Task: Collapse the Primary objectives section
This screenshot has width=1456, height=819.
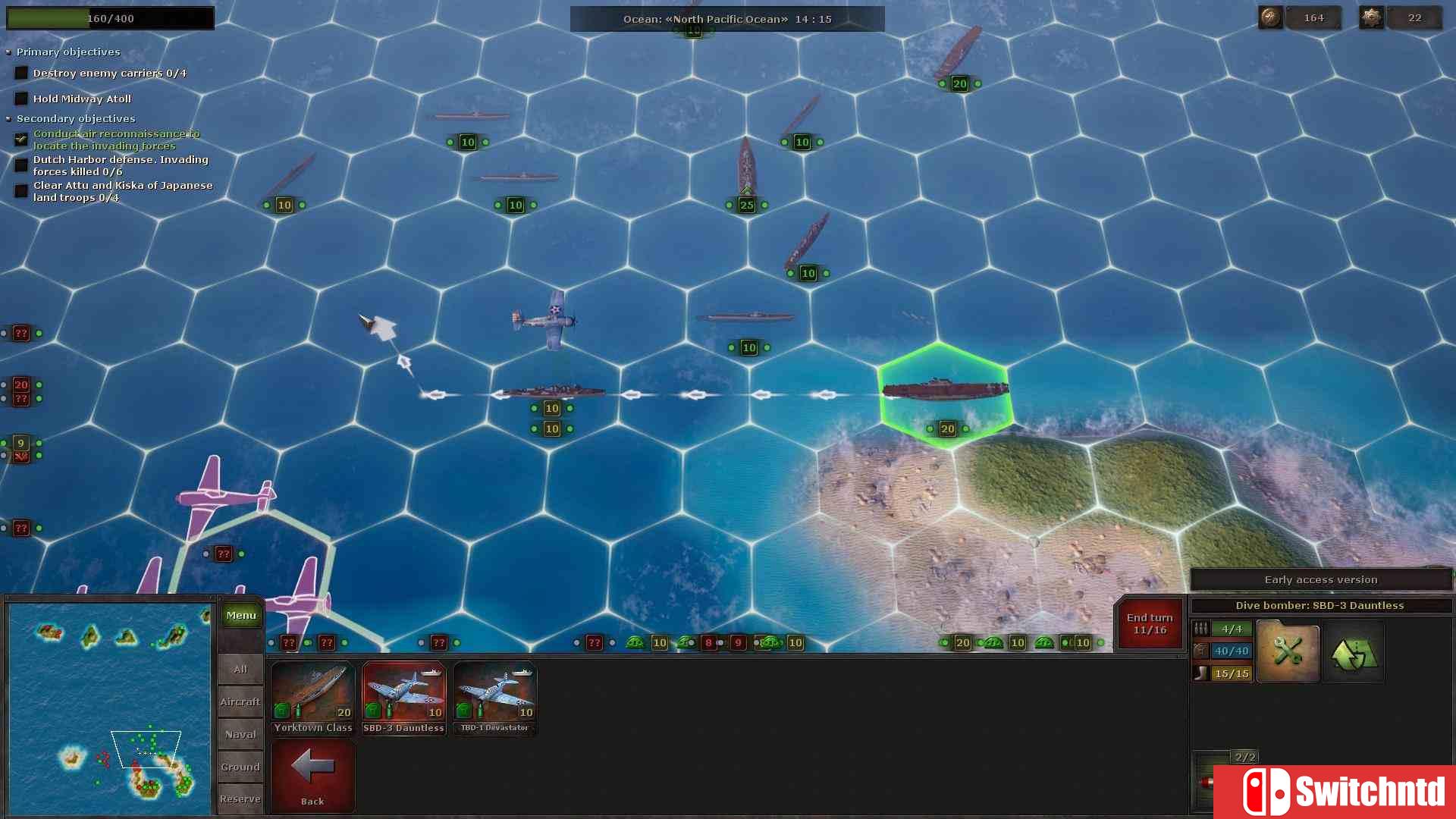Action: 9,52
